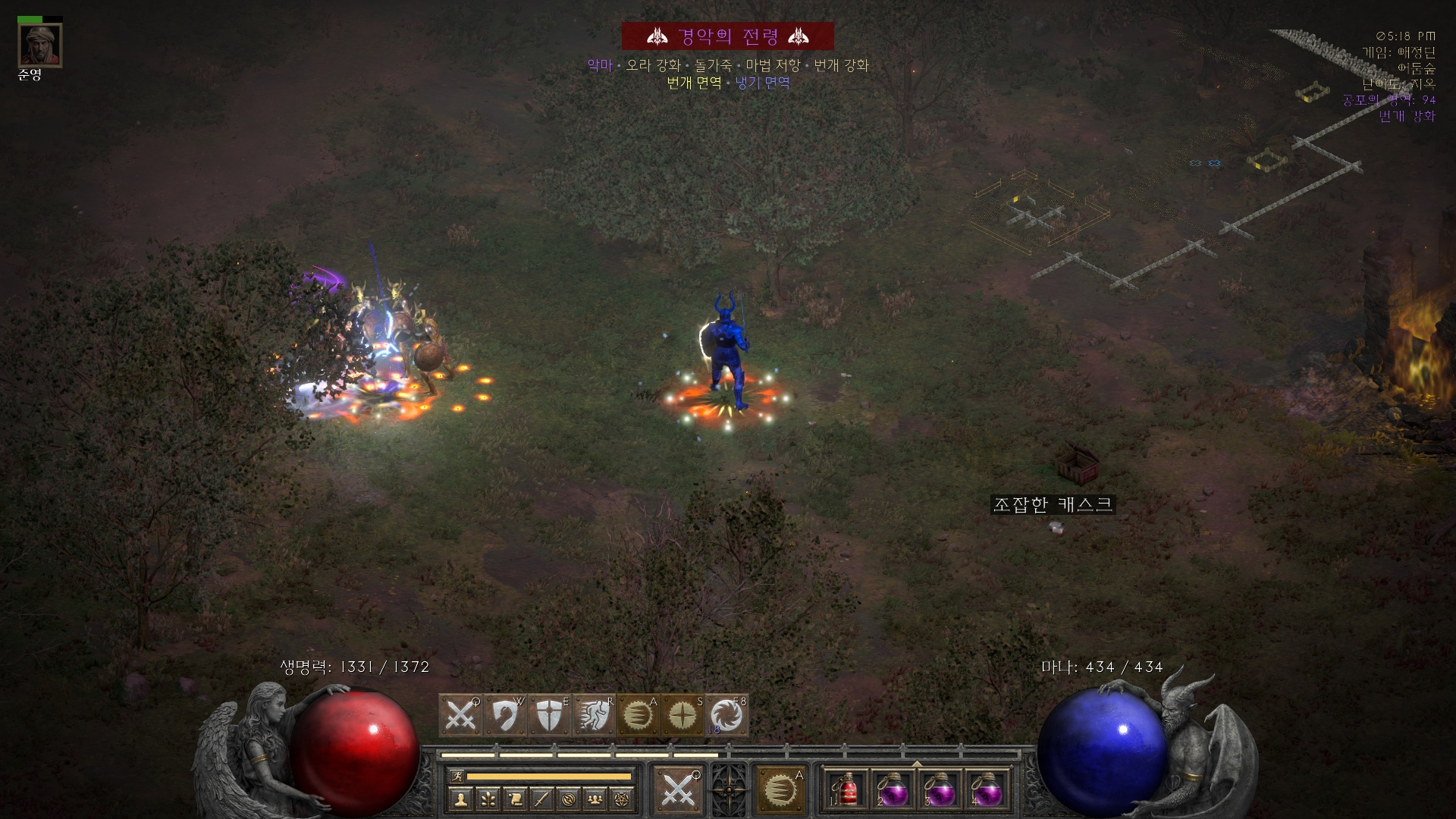The image size is (1456, 819).
Task: Use the purple potion in belt slot 4
Action: [987, 790]
